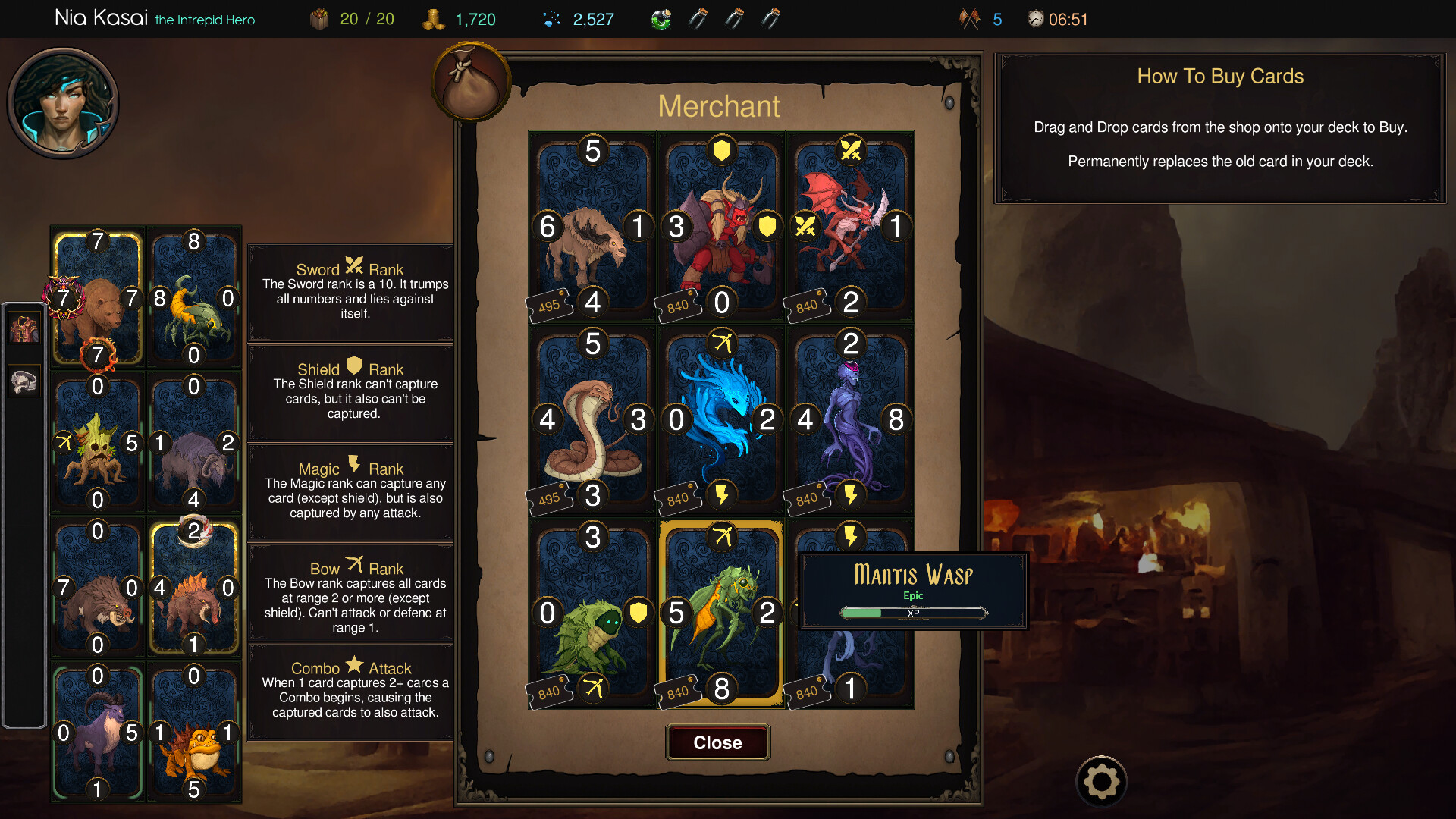Click the 840 price tag on the blue dragon card
1456x819 pixels.
click(677, 497)
